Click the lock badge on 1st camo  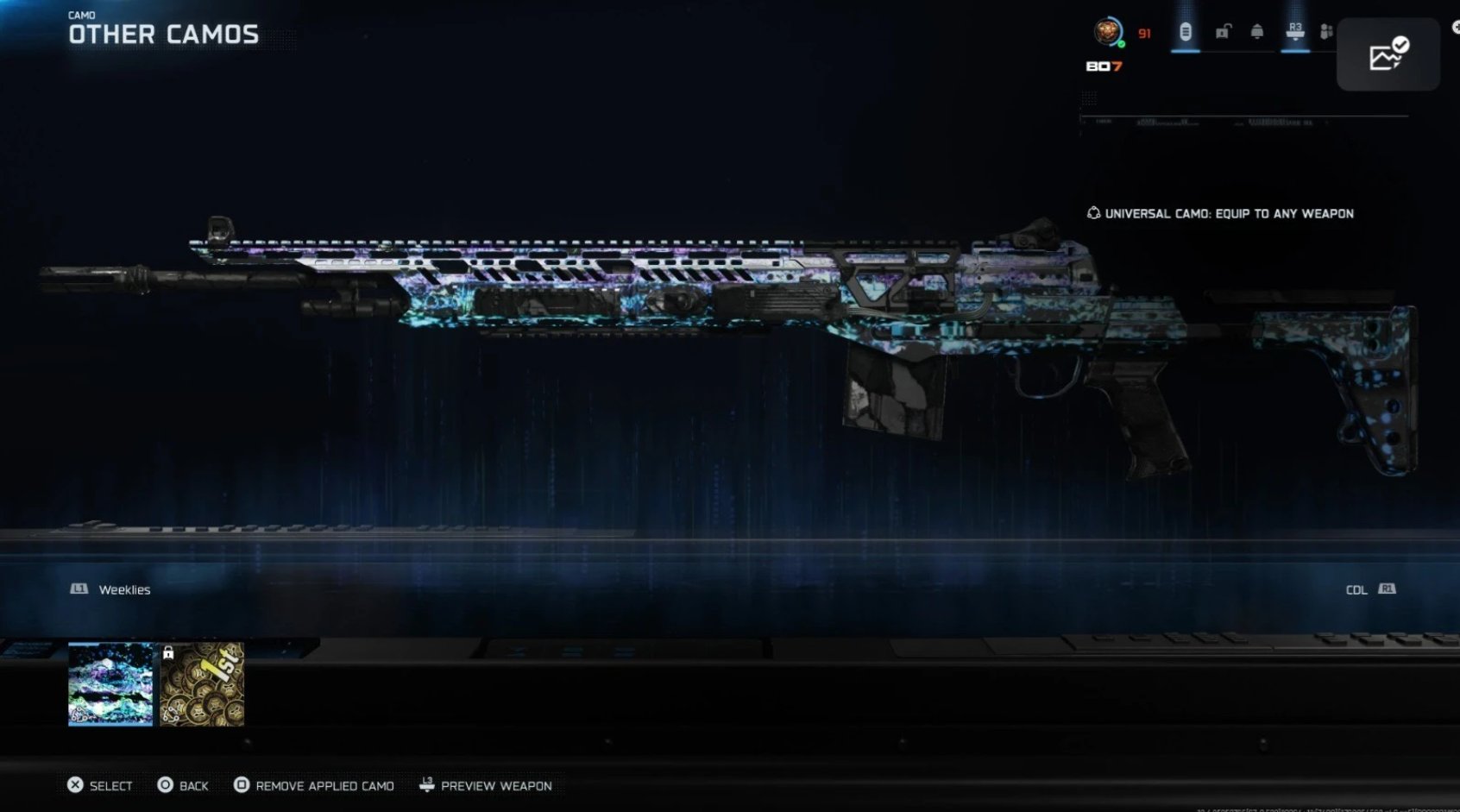(x=167, y=652)
